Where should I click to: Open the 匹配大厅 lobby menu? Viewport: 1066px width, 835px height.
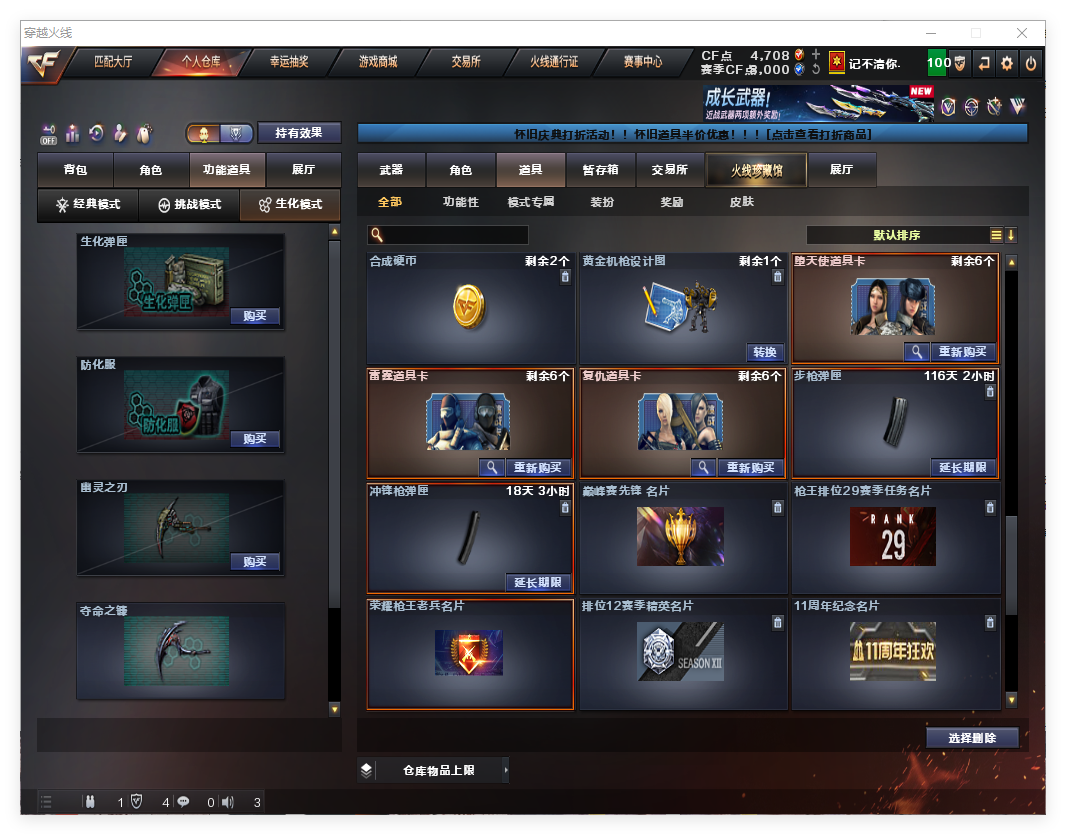pos(113,62)
